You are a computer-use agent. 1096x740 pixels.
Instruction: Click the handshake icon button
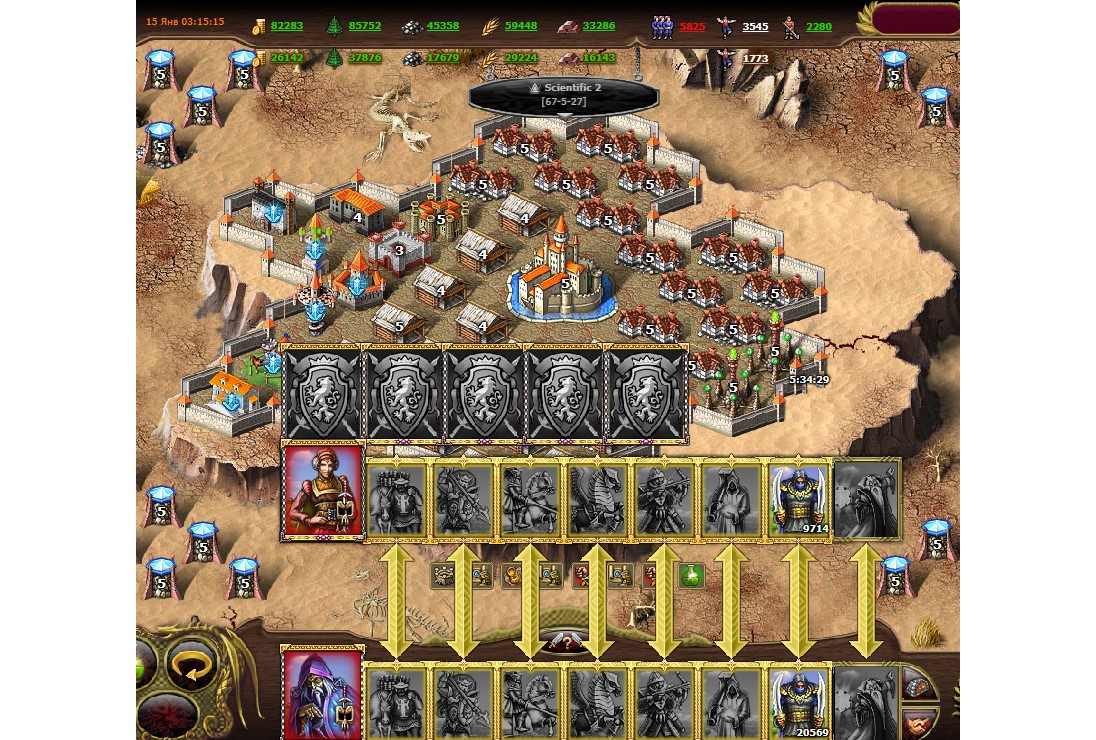[x=919, y=721]
